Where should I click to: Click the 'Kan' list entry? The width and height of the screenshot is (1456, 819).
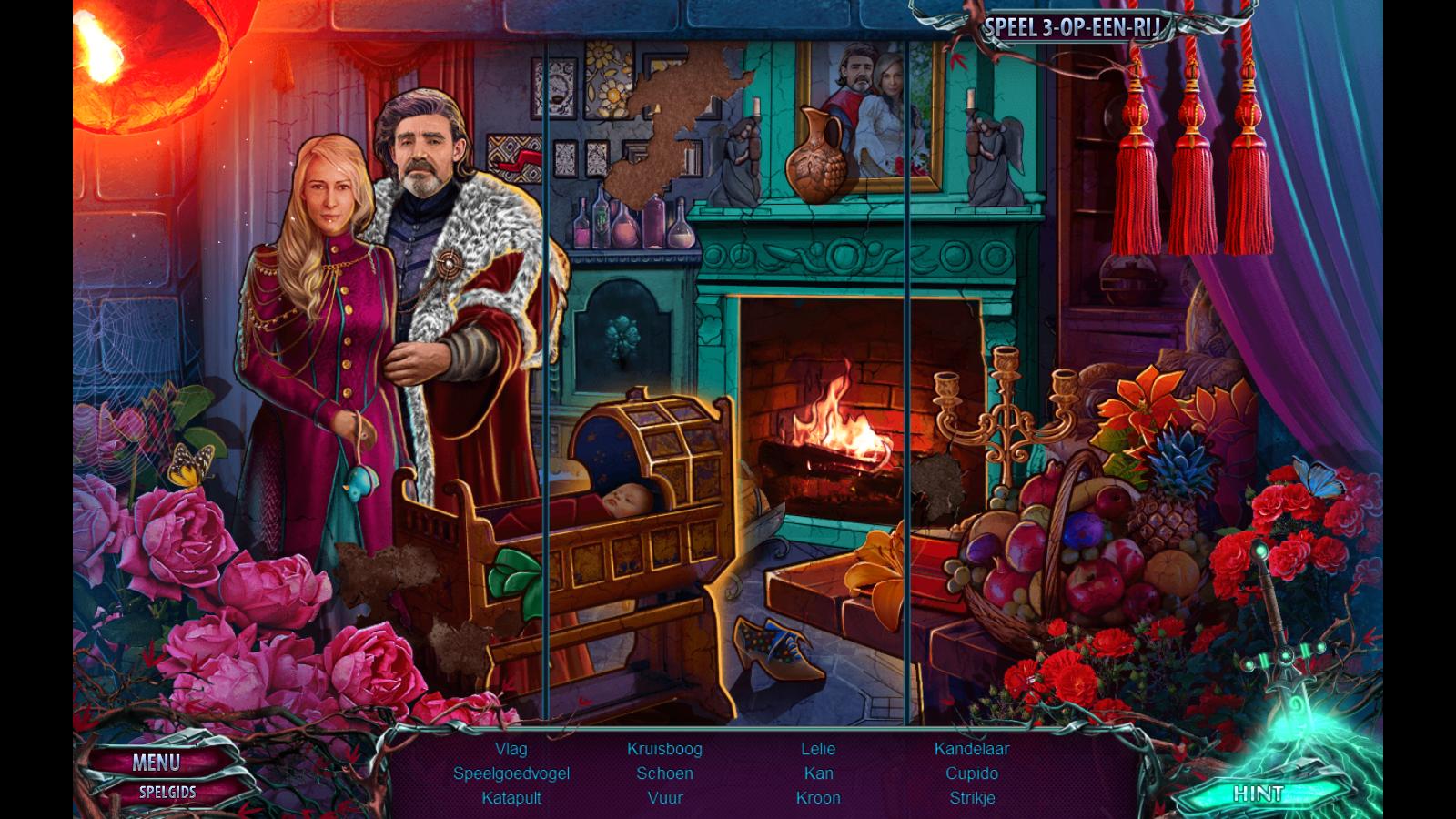pos(818,773)
